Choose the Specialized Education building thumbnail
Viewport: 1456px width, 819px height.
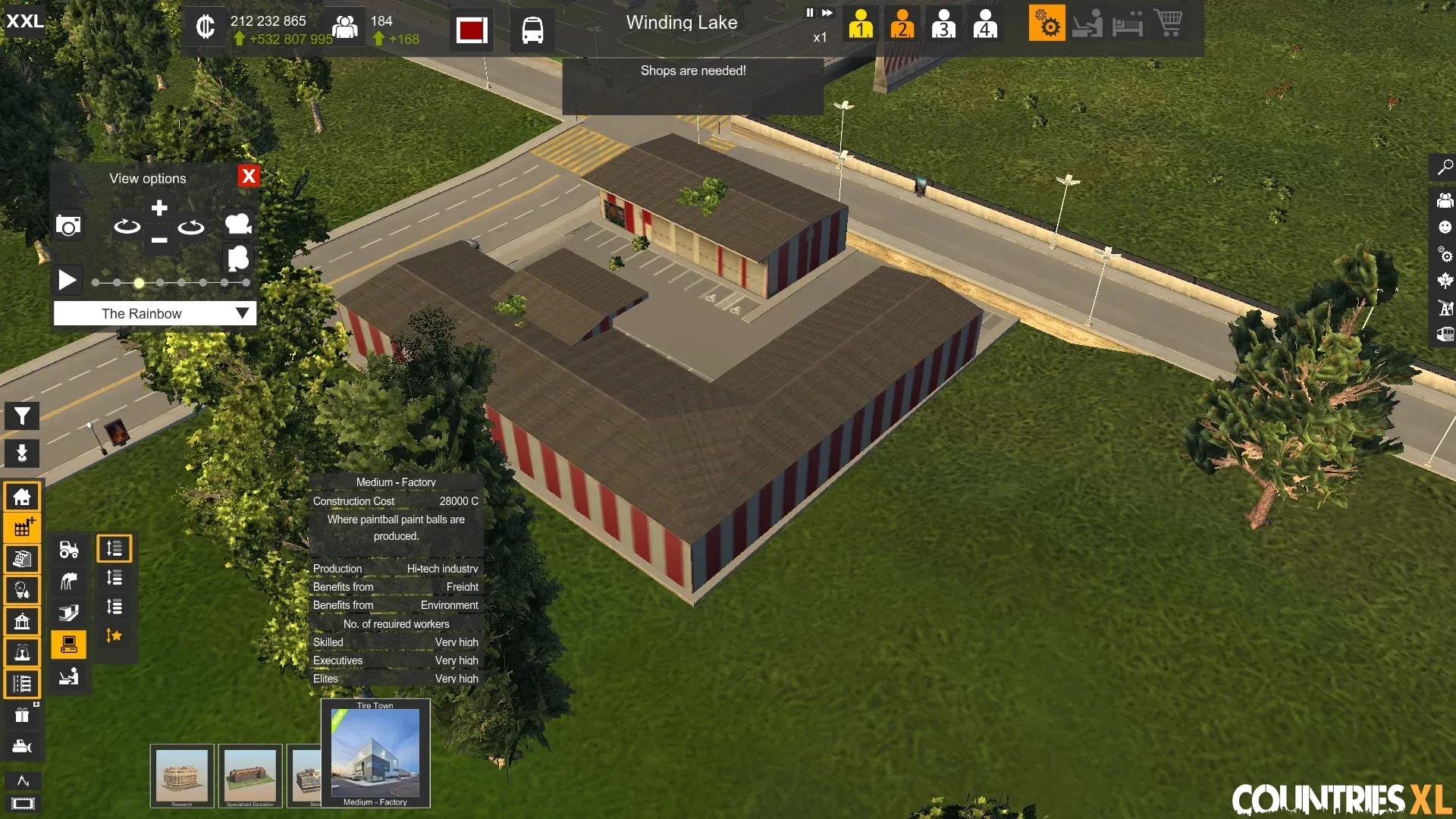click(x=250, y=776)
